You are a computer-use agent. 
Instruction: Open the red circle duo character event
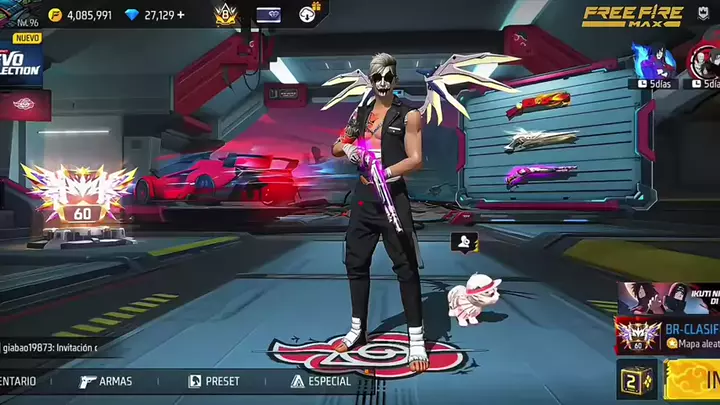703,60
